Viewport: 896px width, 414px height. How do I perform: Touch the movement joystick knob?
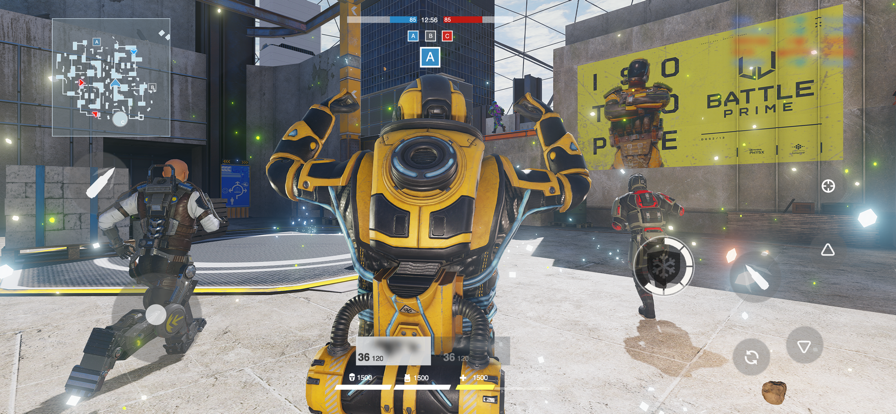click(155, 315)
